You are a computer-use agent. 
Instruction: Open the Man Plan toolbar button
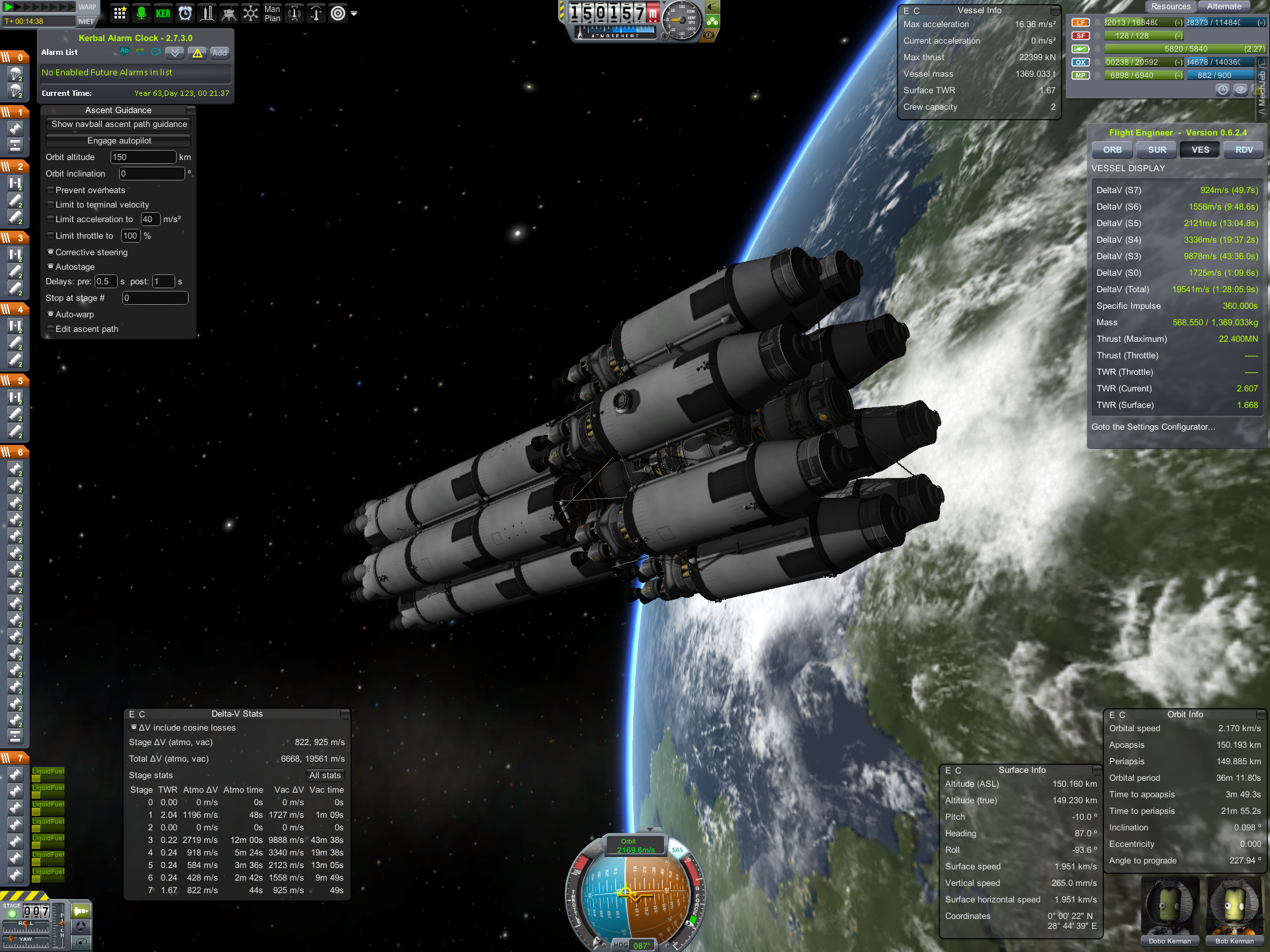(x=272, y=13)
